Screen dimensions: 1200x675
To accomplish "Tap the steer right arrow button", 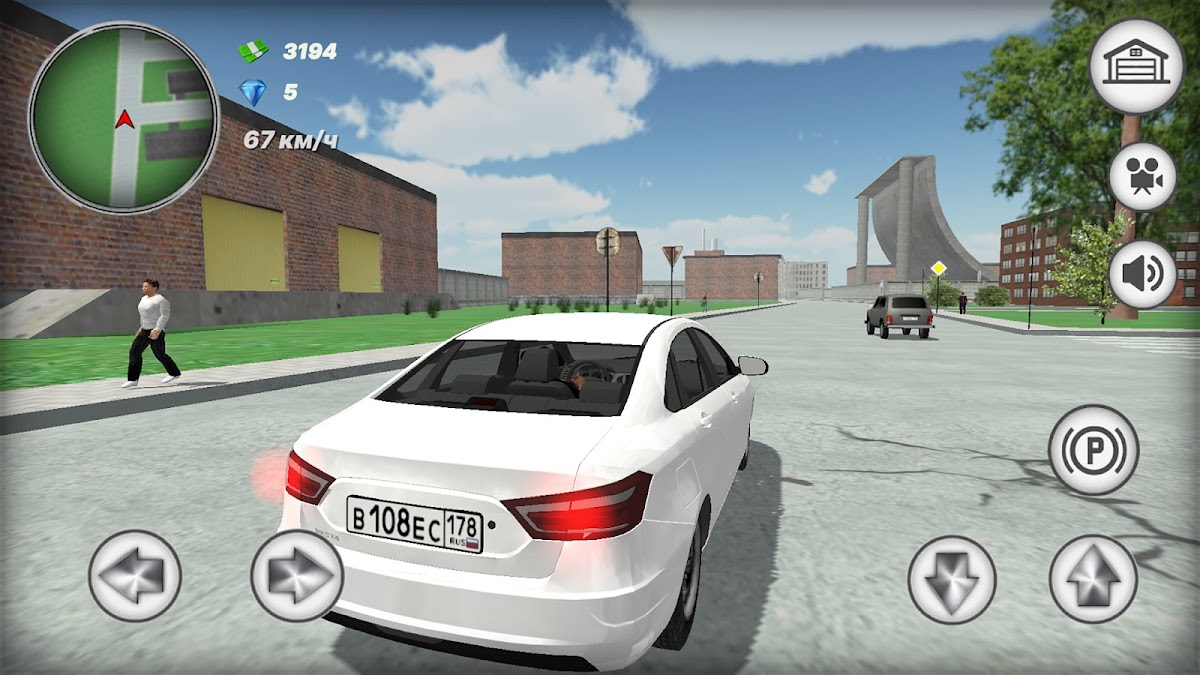I will point(297,576).
